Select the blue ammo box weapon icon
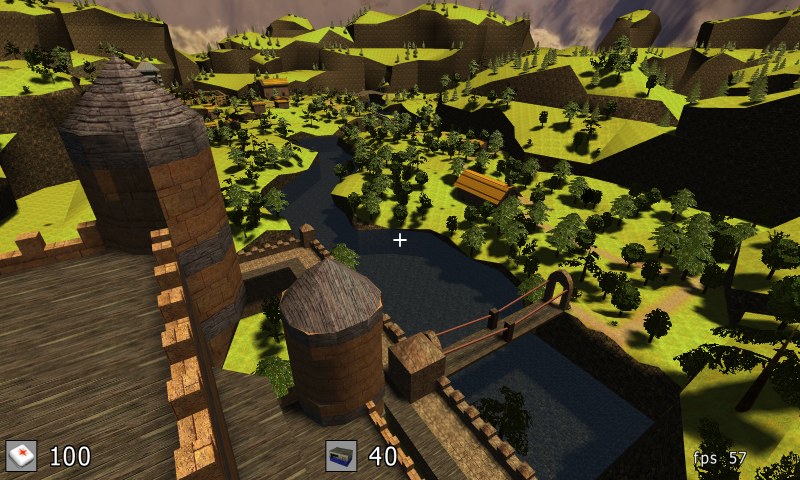The height and width of the screenshot is (480, 800). tap(341, 456)
